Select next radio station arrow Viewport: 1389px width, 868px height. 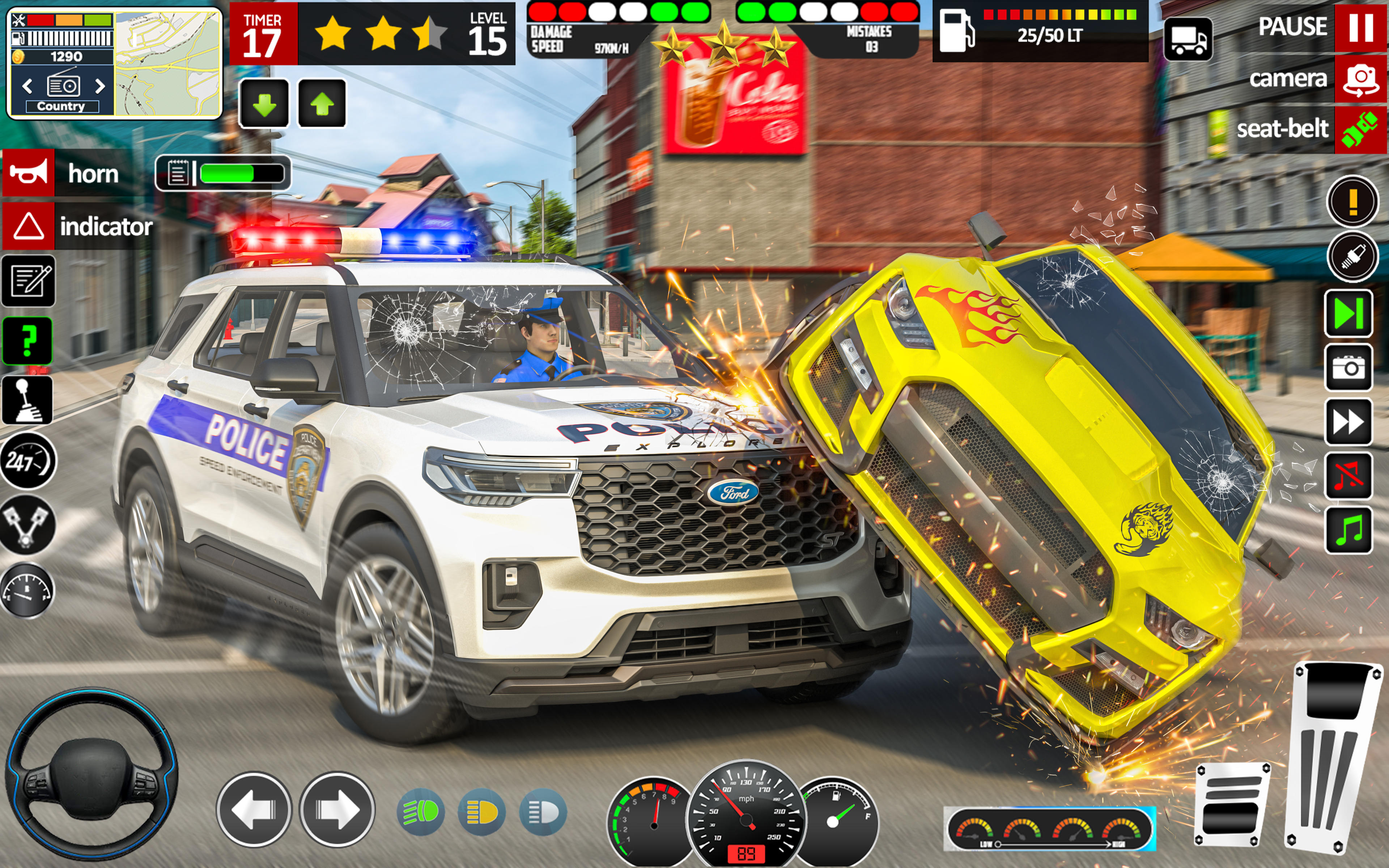click(x=100, y=86)
